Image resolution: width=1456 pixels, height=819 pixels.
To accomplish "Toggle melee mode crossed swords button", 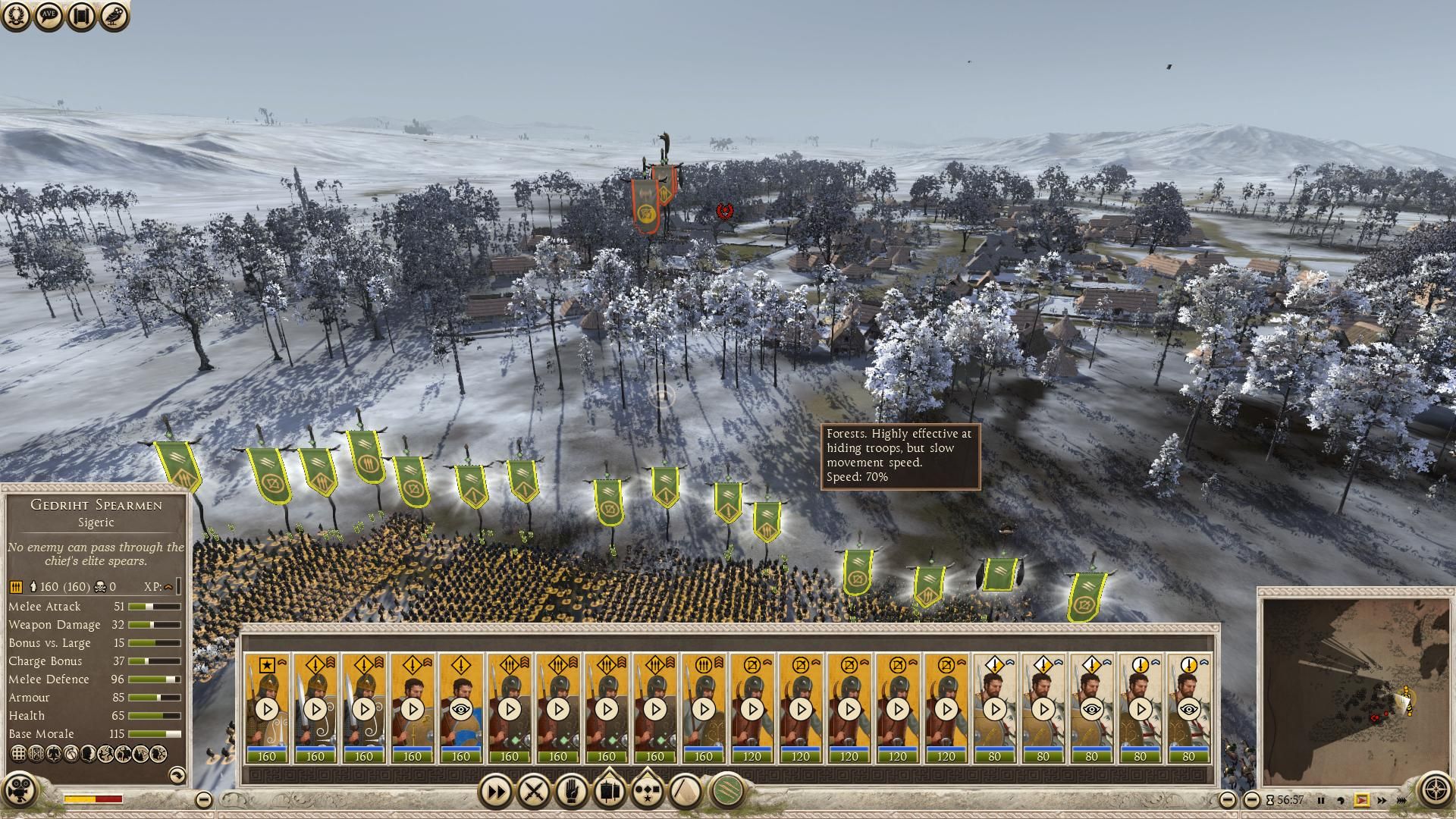I will click(534, 792).
